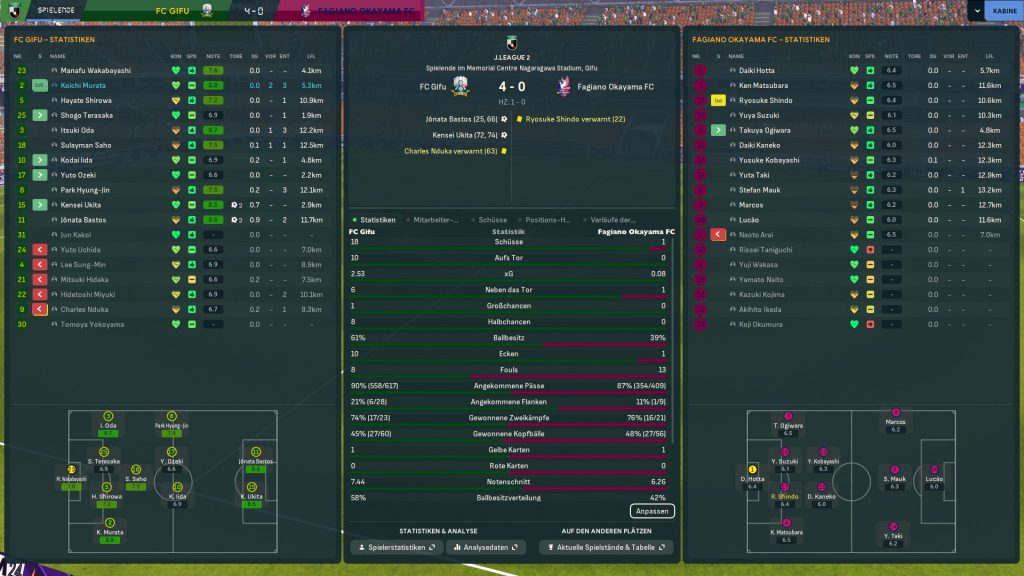This screenshot has height=576, width=1024.
Task: Click the Kabine button
Action: (1001, 11)
